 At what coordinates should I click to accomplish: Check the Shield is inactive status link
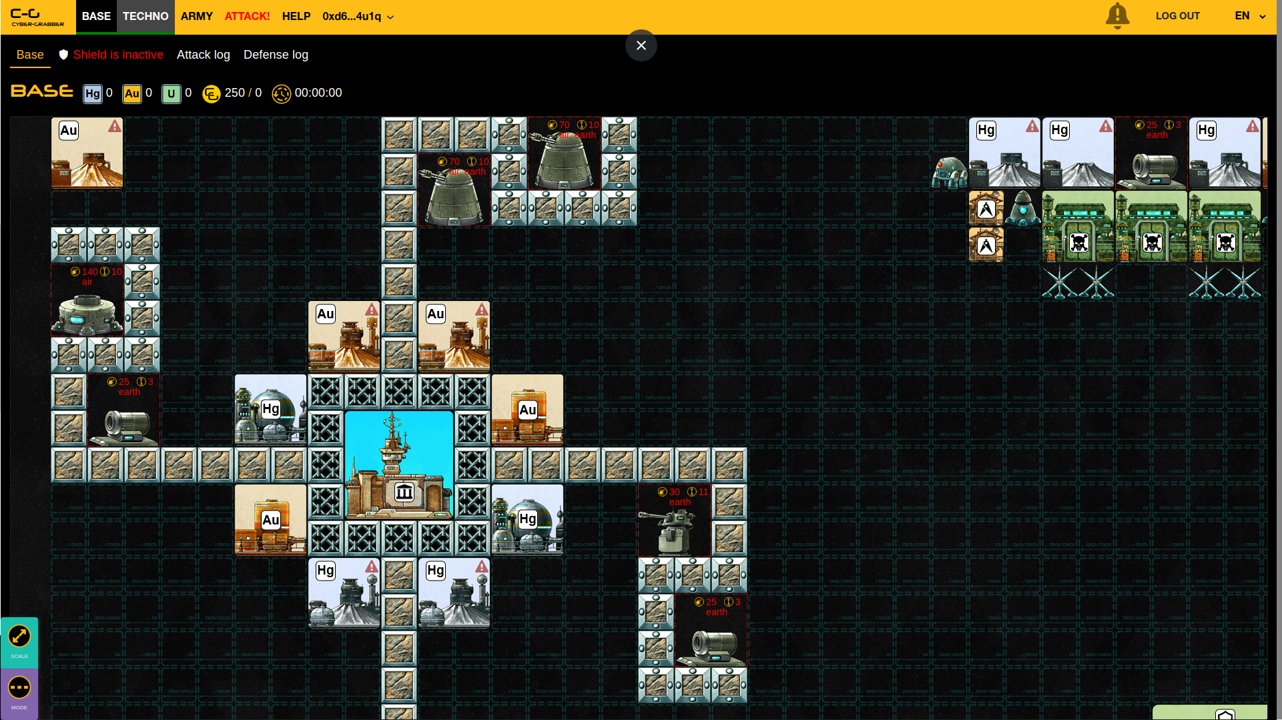tap(111, 55)
